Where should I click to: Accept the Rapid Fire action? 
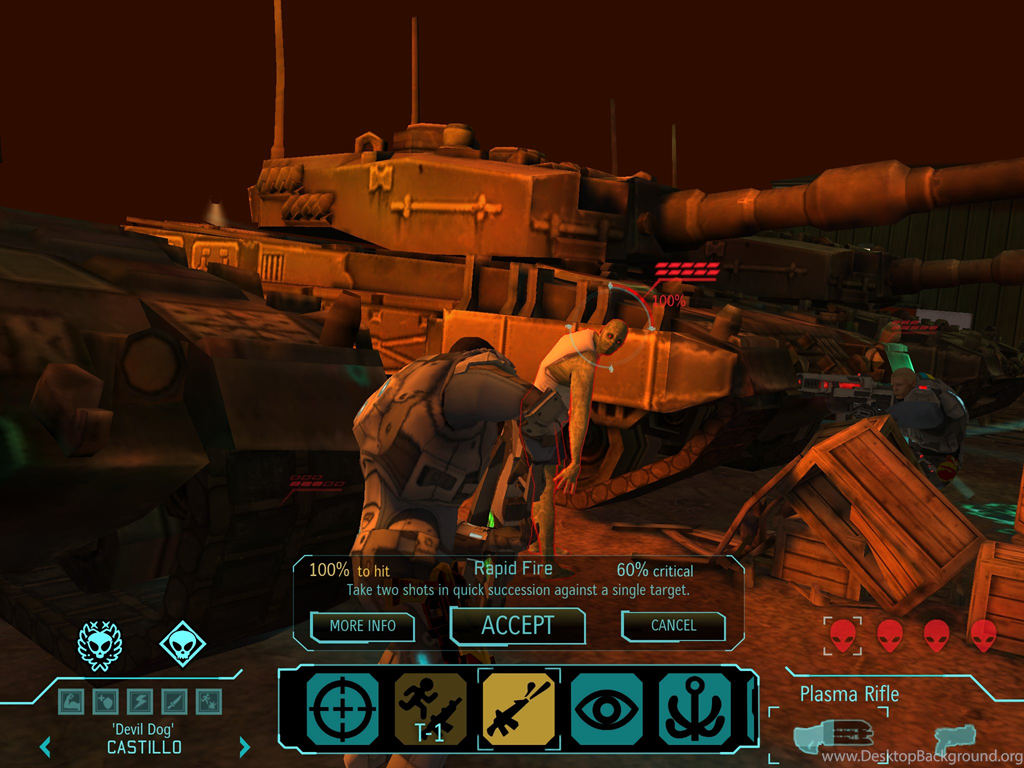[517, 626]
